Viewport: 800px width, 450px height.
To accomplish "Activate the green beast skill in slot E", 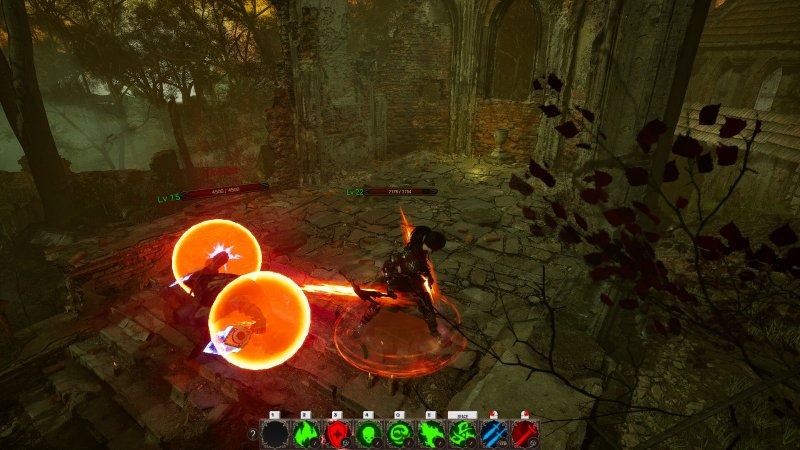I will pyautogui.click(x=431, y=433).
